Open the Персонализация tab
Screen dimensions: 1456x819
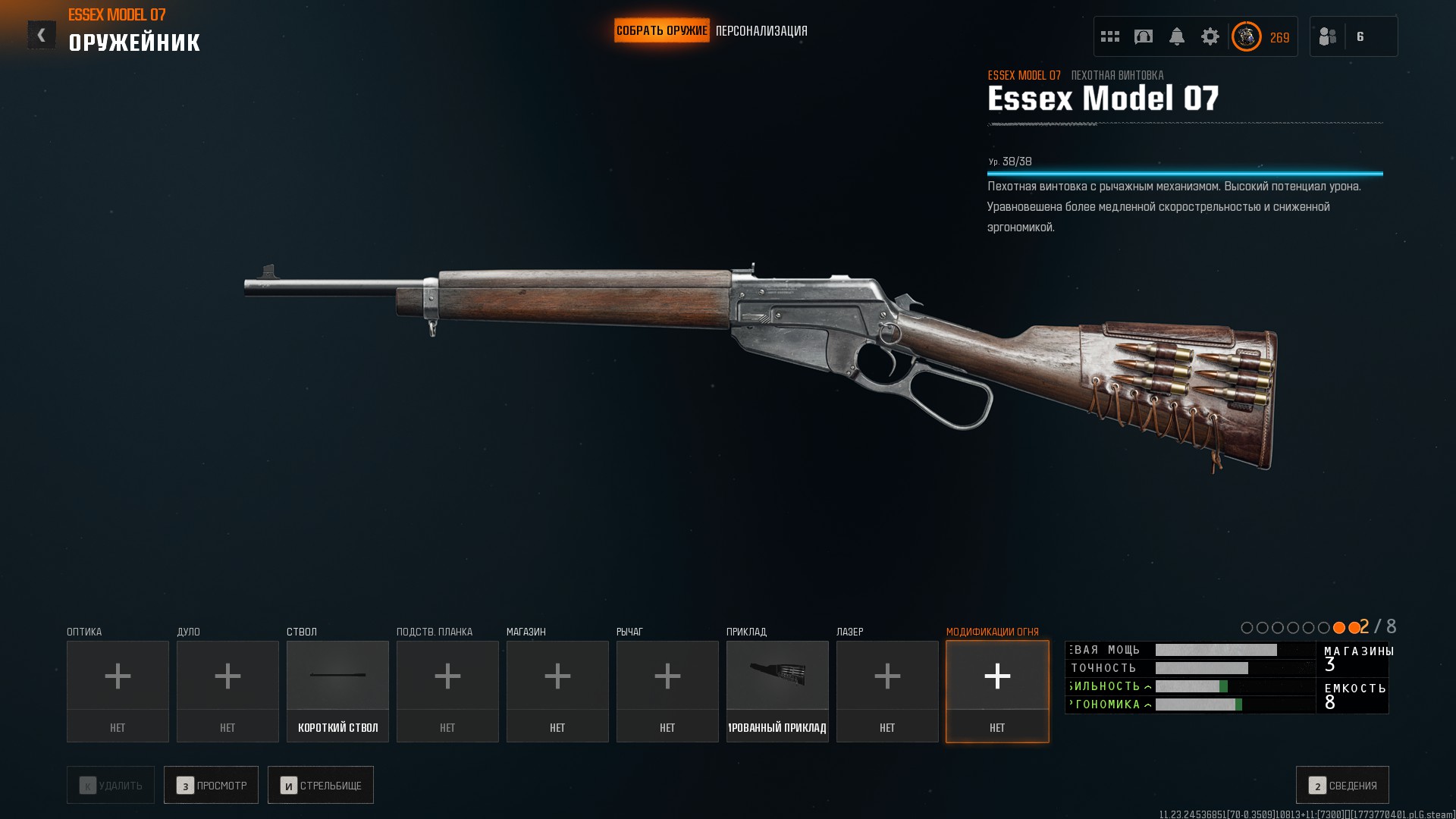[761, 31]
